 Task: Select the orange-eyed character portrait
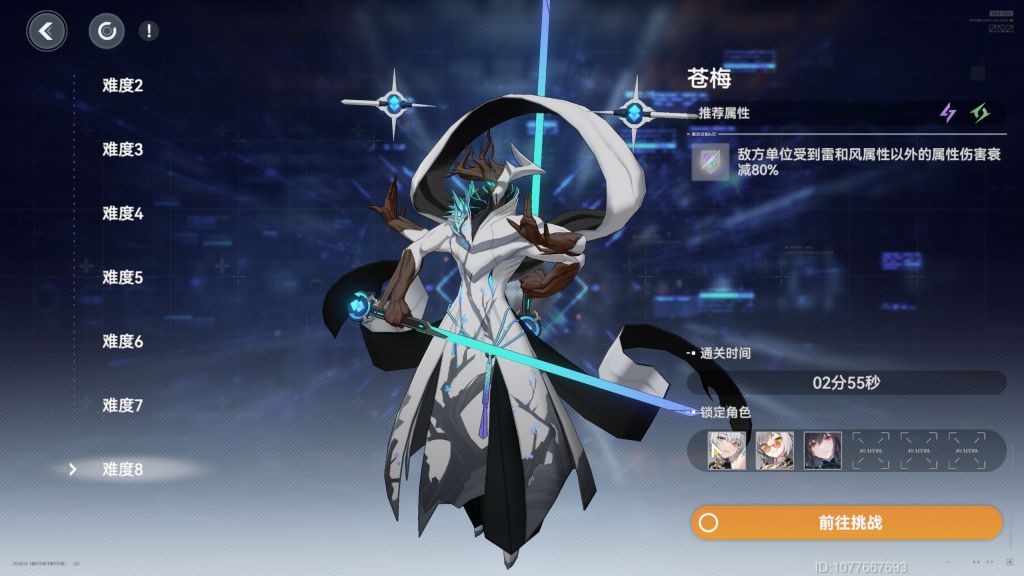[x=775, y=450]
